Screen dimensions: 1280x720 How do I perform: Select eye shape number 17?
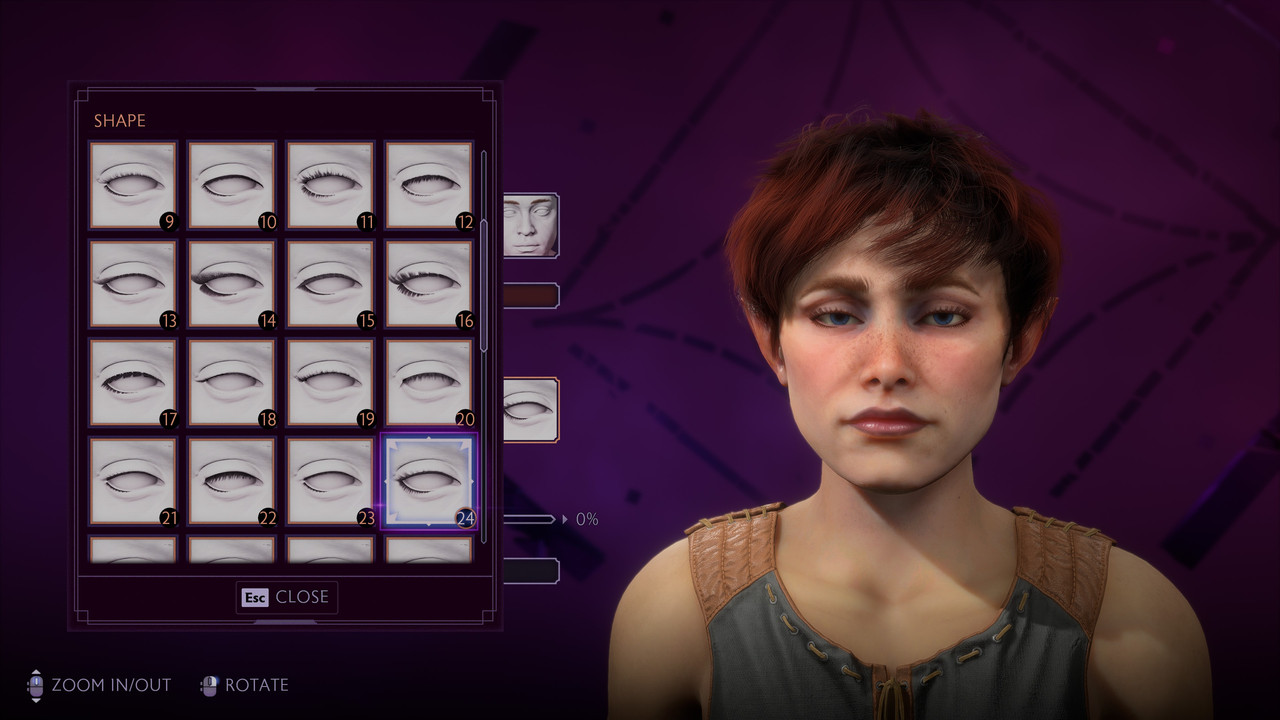[x=133, y=383]
